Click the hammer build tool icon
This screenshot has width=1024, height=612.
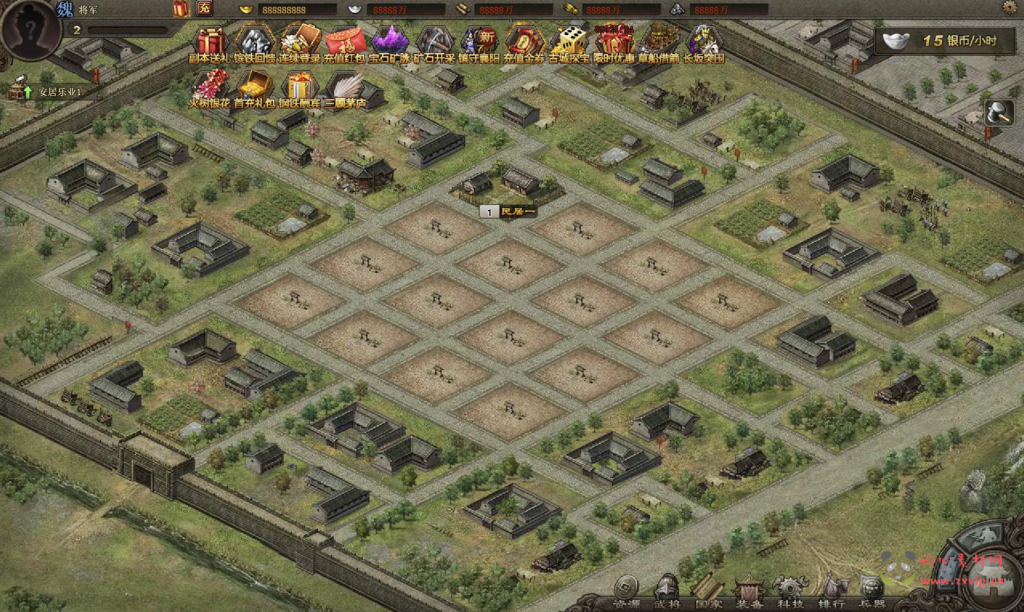[x=997, y=113]
